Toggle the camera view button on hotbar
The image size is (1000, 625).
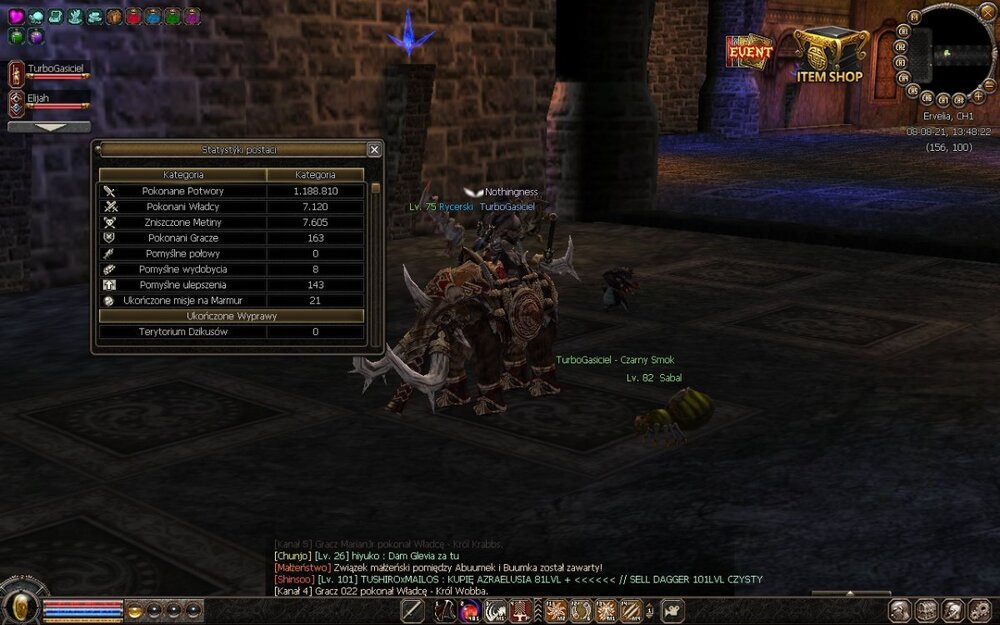(x=673, y=609)
